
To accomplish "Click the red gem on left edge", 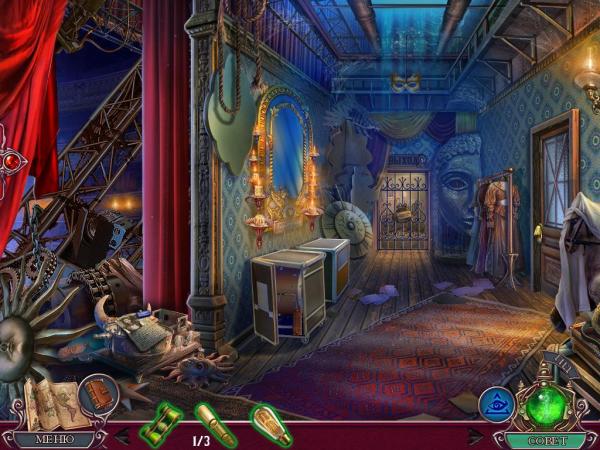I will pyautogui.click(x=12, y=161).
